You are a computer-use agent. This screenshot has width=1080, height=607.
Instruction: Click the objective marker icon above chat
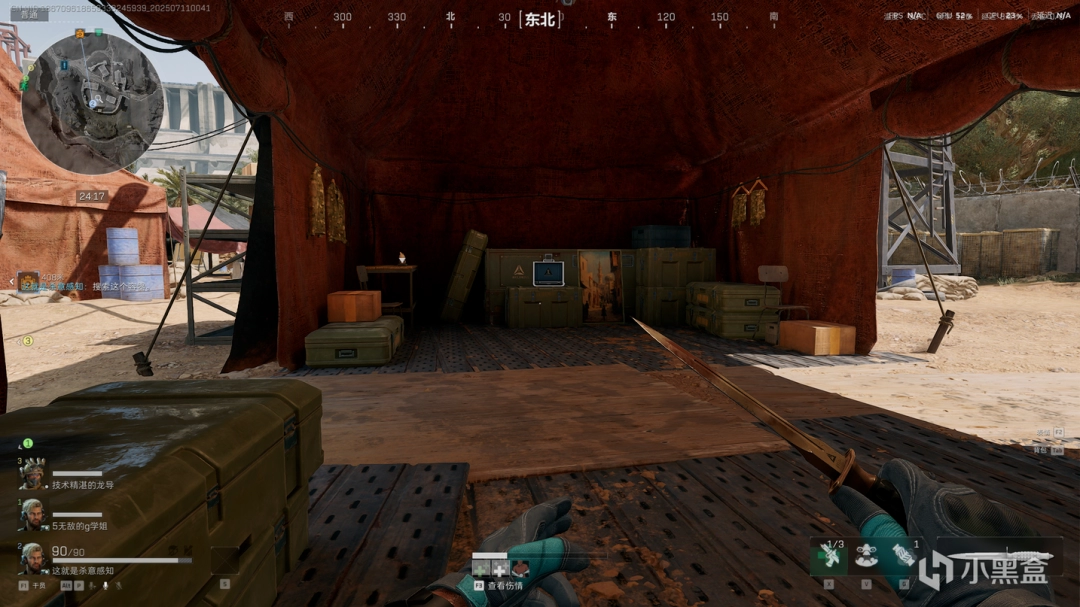point(27,281)
